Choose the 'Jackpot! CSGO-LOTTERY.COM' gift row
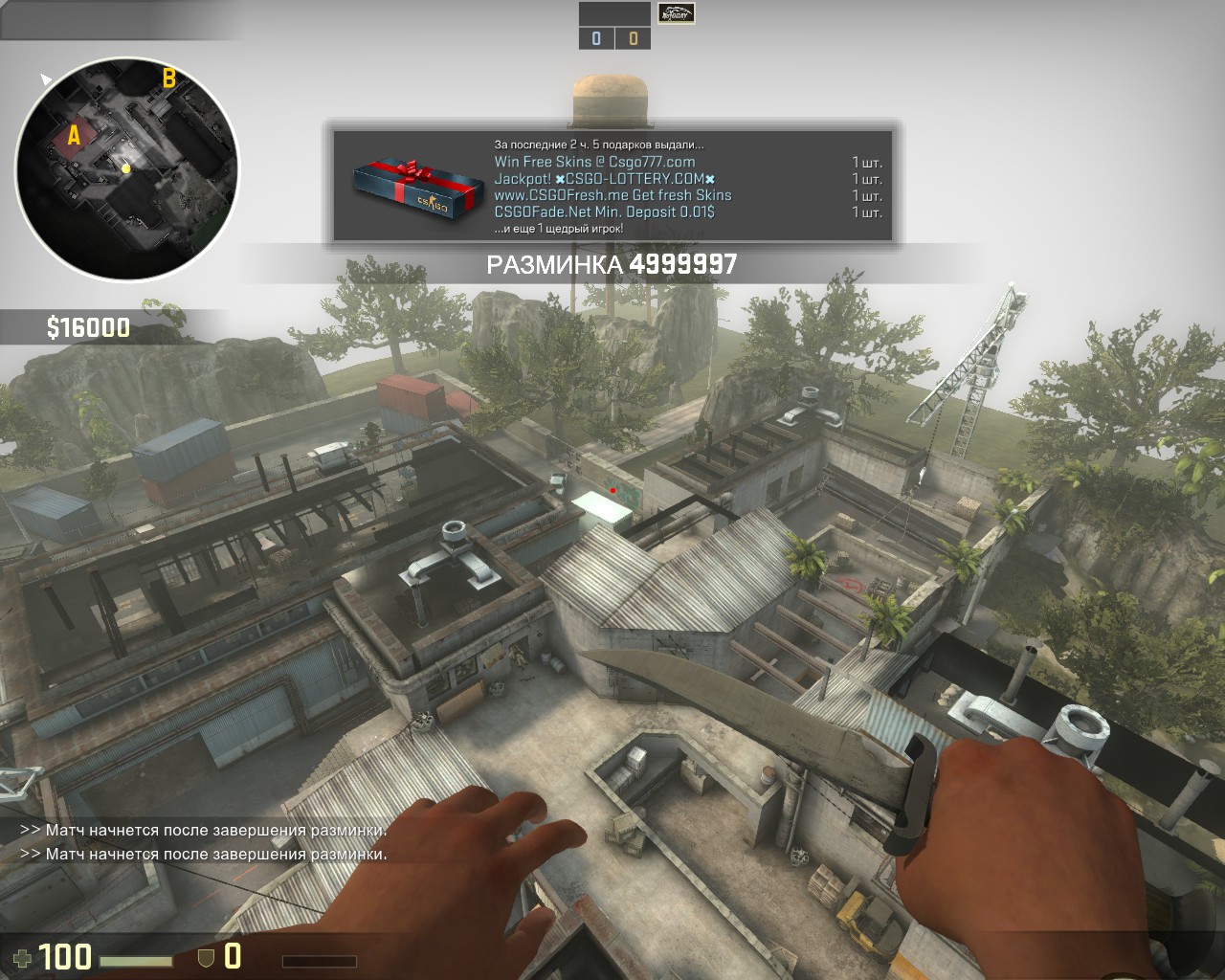 [604, 179]
